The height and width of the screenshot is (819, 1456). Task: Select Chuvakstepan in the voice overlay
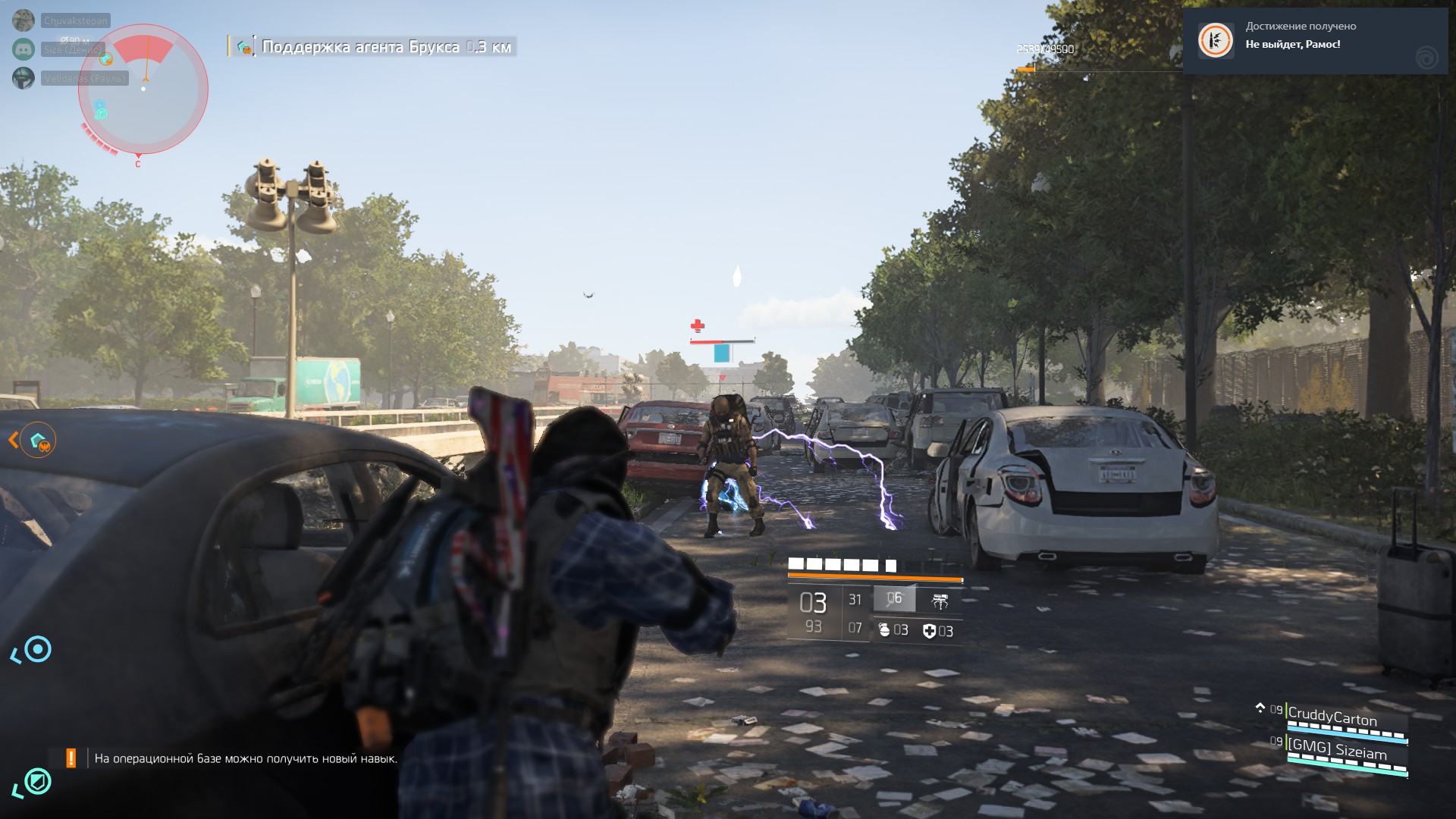pyautogui.click(x=75, y=20)
